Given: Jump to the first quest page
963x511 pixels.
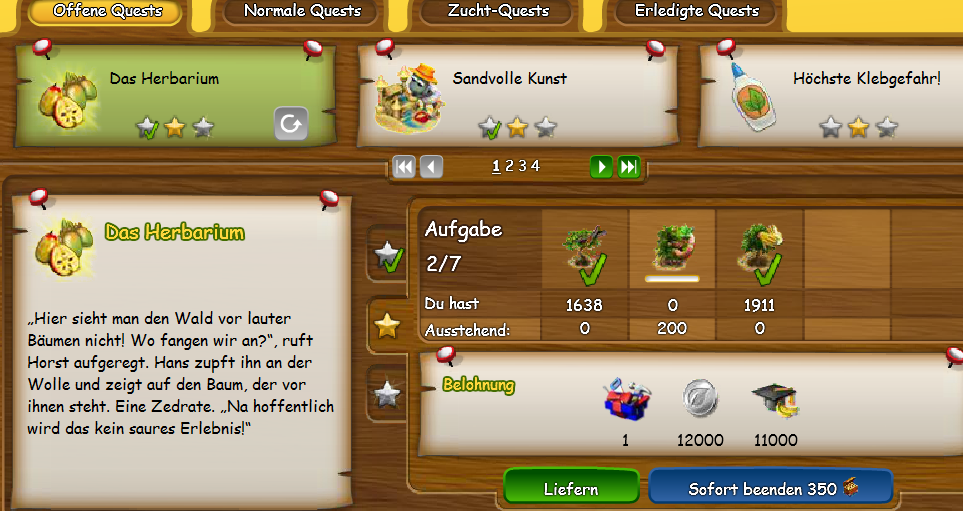Looking at the screenshot, I should point(404,167).
